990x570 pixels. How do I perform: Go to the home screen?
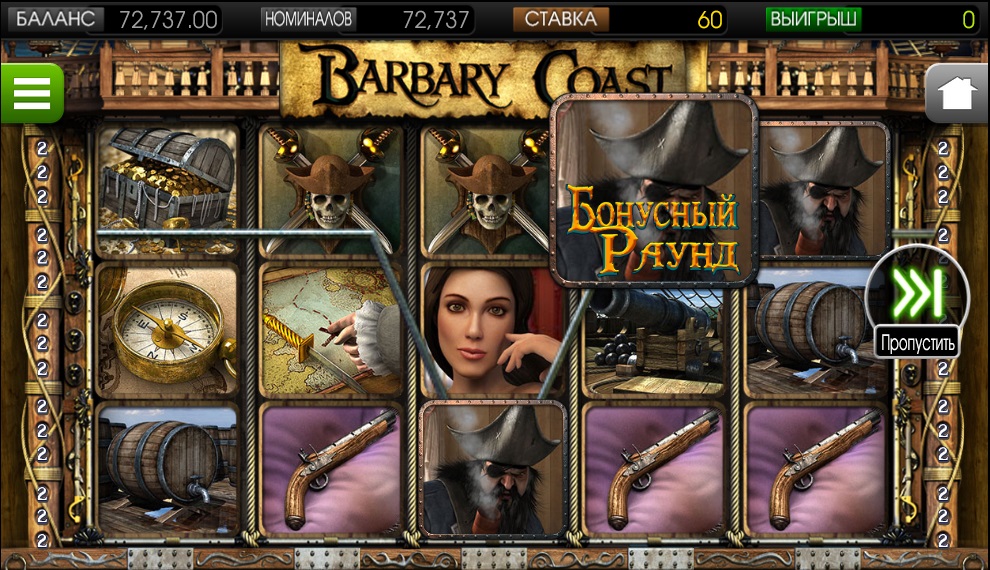pos(957,94)
